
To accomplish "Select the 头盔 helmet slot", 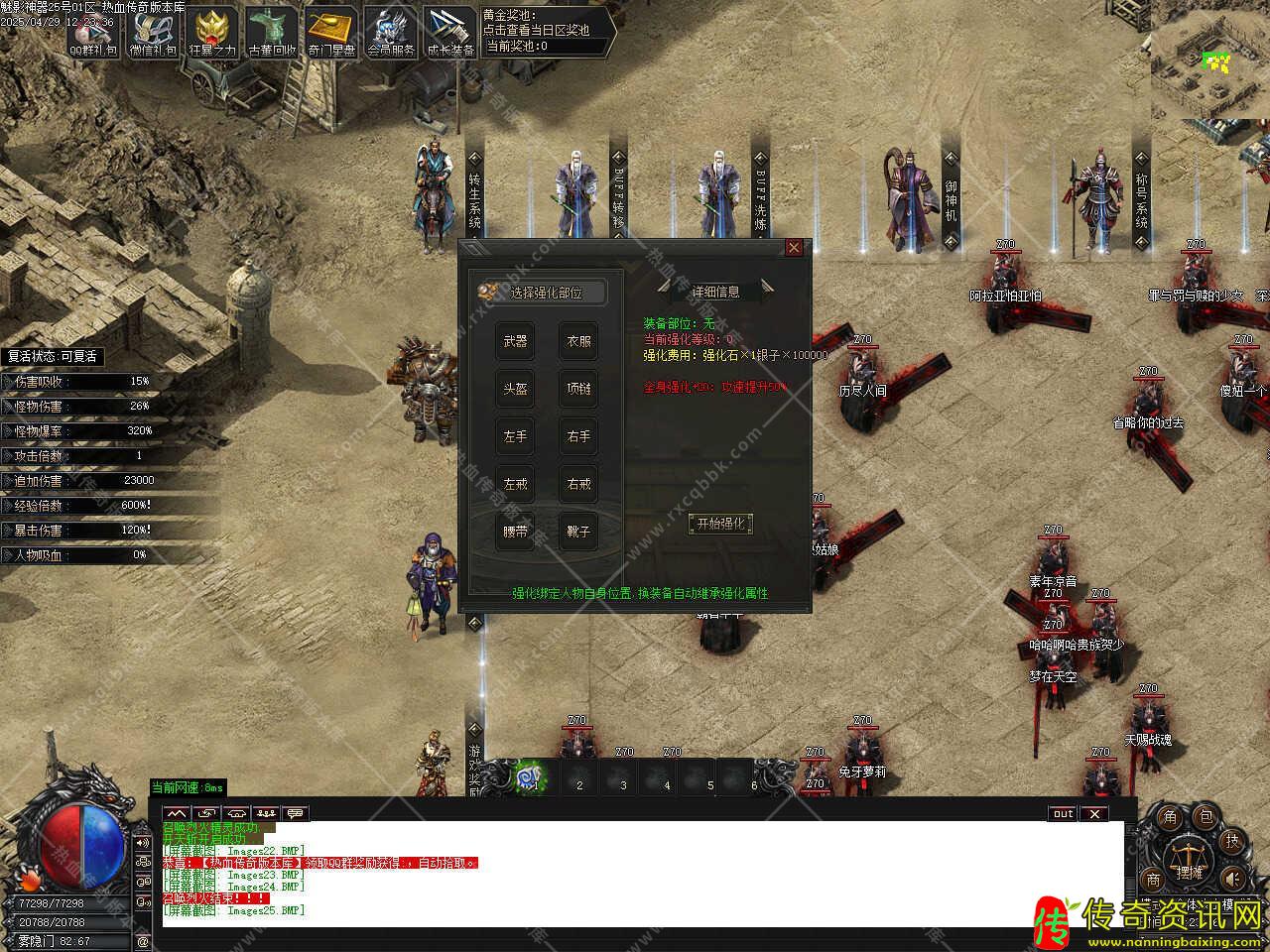I will pyautogui.click(x=515, y=389).
